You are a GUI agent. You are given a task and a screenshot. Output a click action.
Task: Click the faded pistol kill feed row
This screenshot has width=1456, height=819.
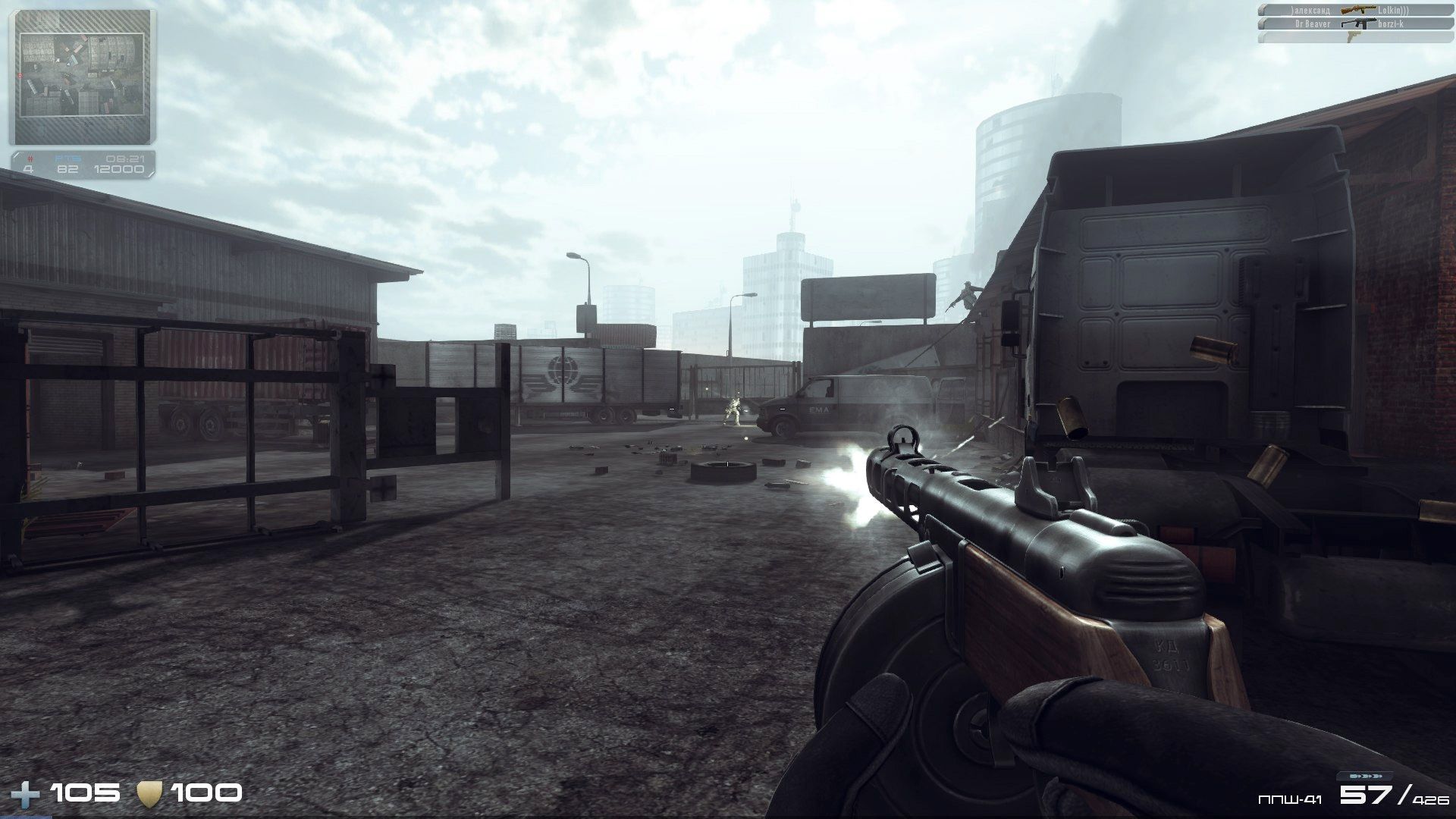tap(1354, 37)
